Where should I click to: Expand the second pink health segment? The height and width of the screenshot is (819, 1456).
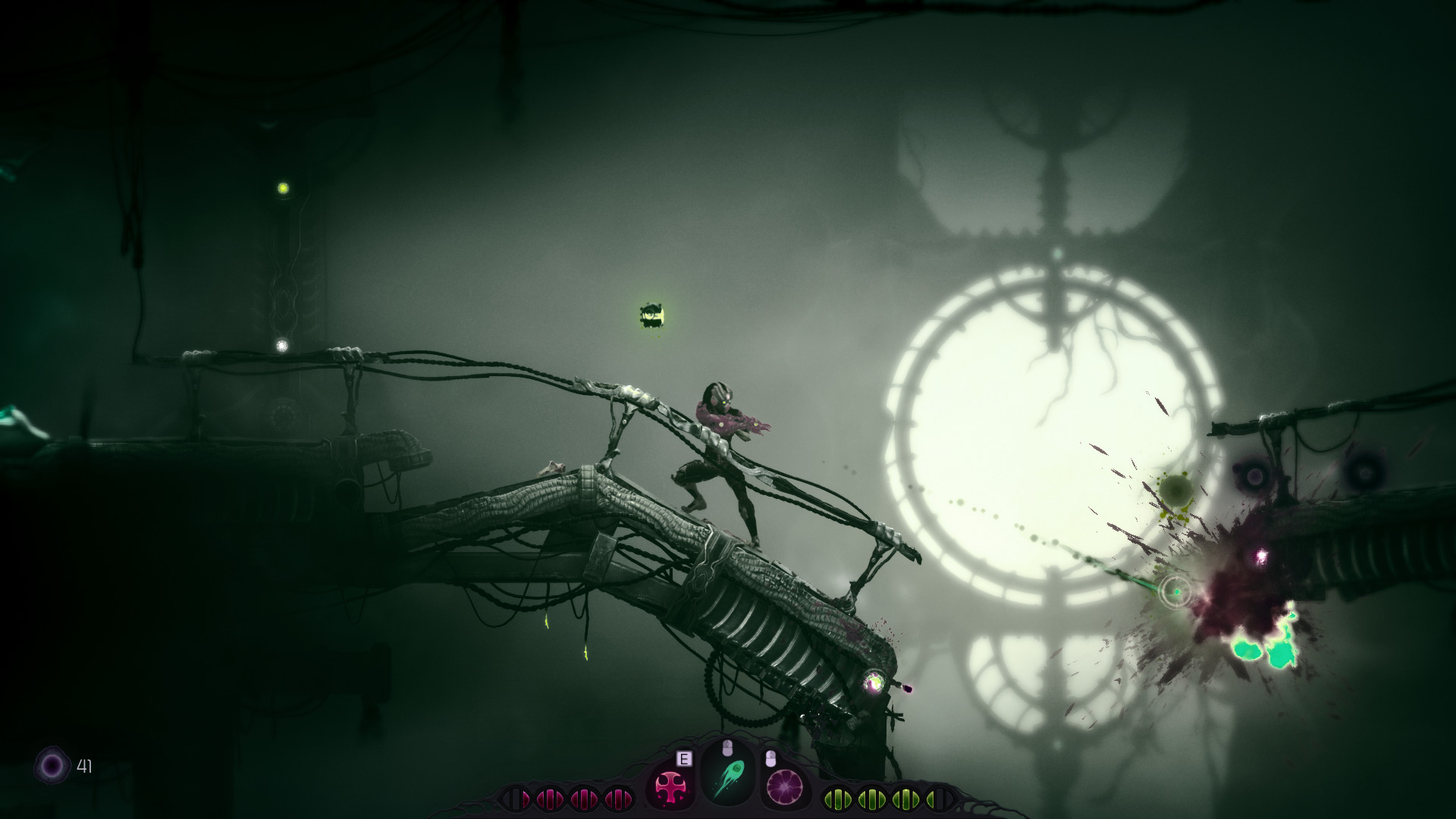tap(550, 798)
